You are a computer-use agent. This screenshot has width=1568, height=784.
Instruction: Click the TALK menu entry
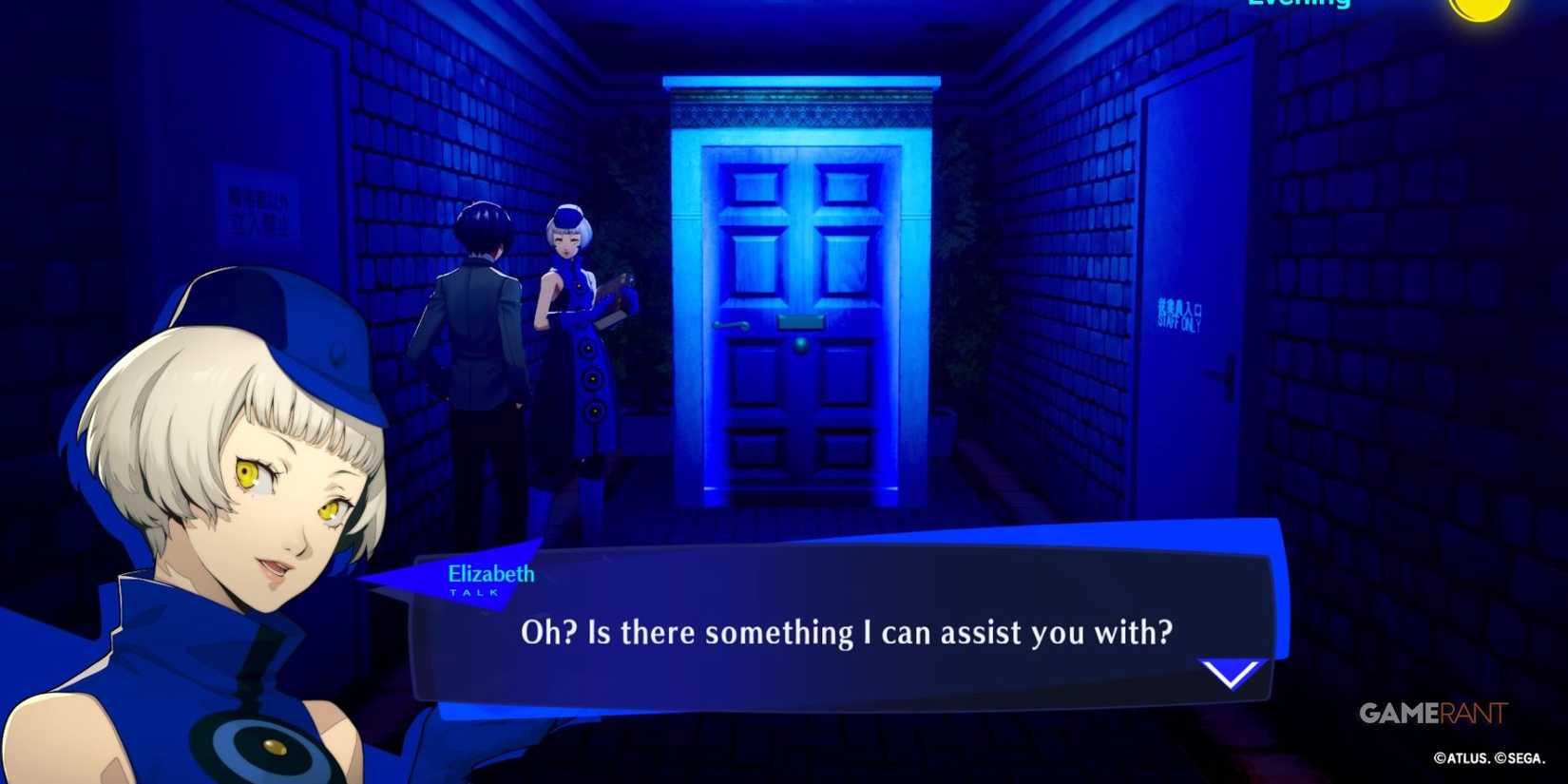tap(474, 592)
